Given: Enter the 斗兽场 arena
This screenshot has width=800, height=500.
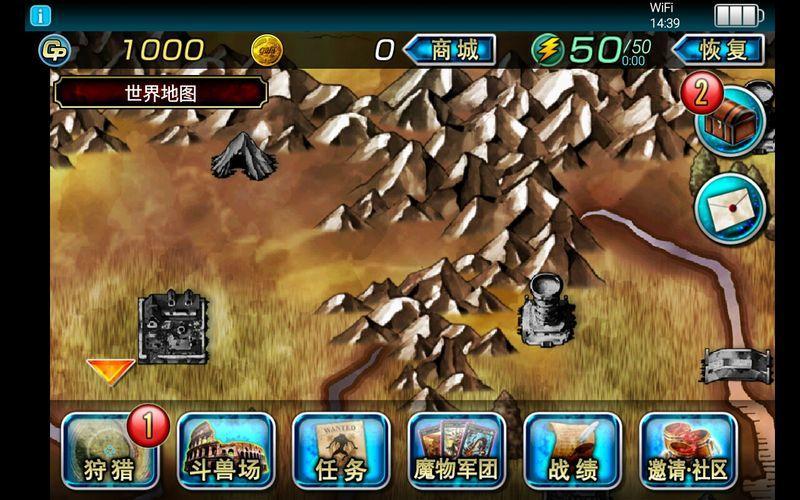Looking at the screenshot, I should pyautogui.click(x=226, y=448).
